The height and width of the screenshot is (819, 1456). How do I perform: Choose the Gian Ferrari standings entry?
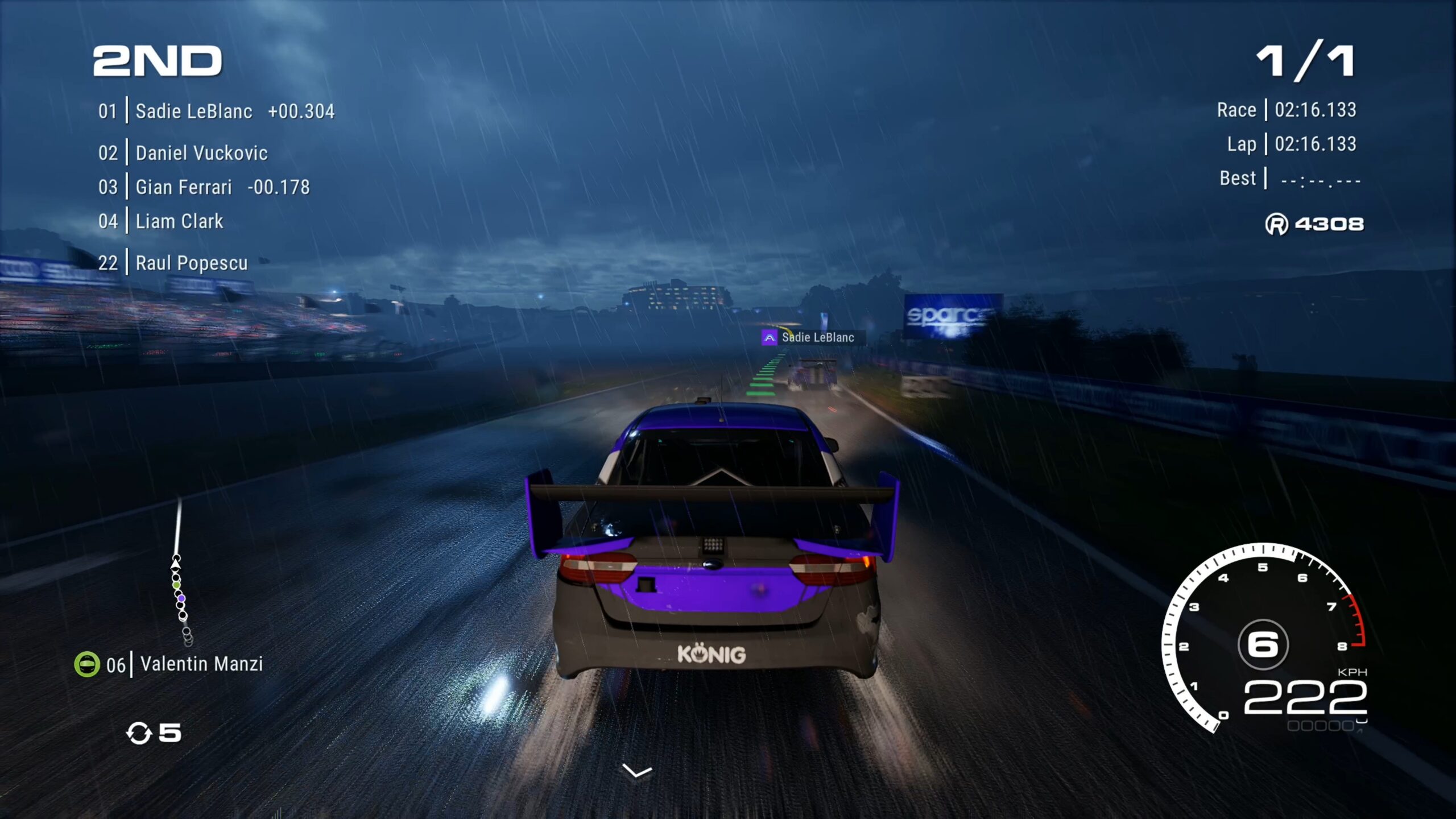(x=183, y=187)
